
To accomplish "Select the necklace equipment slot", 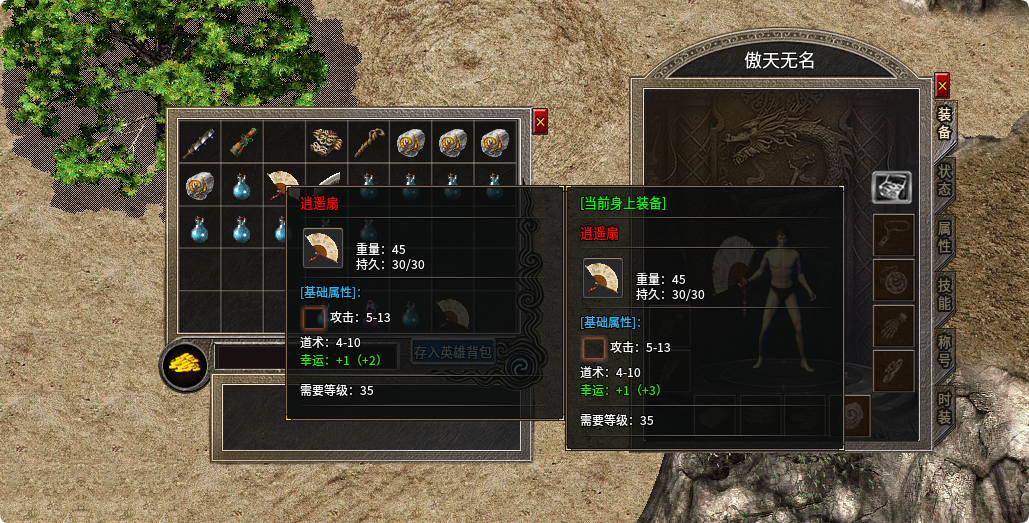I will pyautogui.click(x=891, y=235).
